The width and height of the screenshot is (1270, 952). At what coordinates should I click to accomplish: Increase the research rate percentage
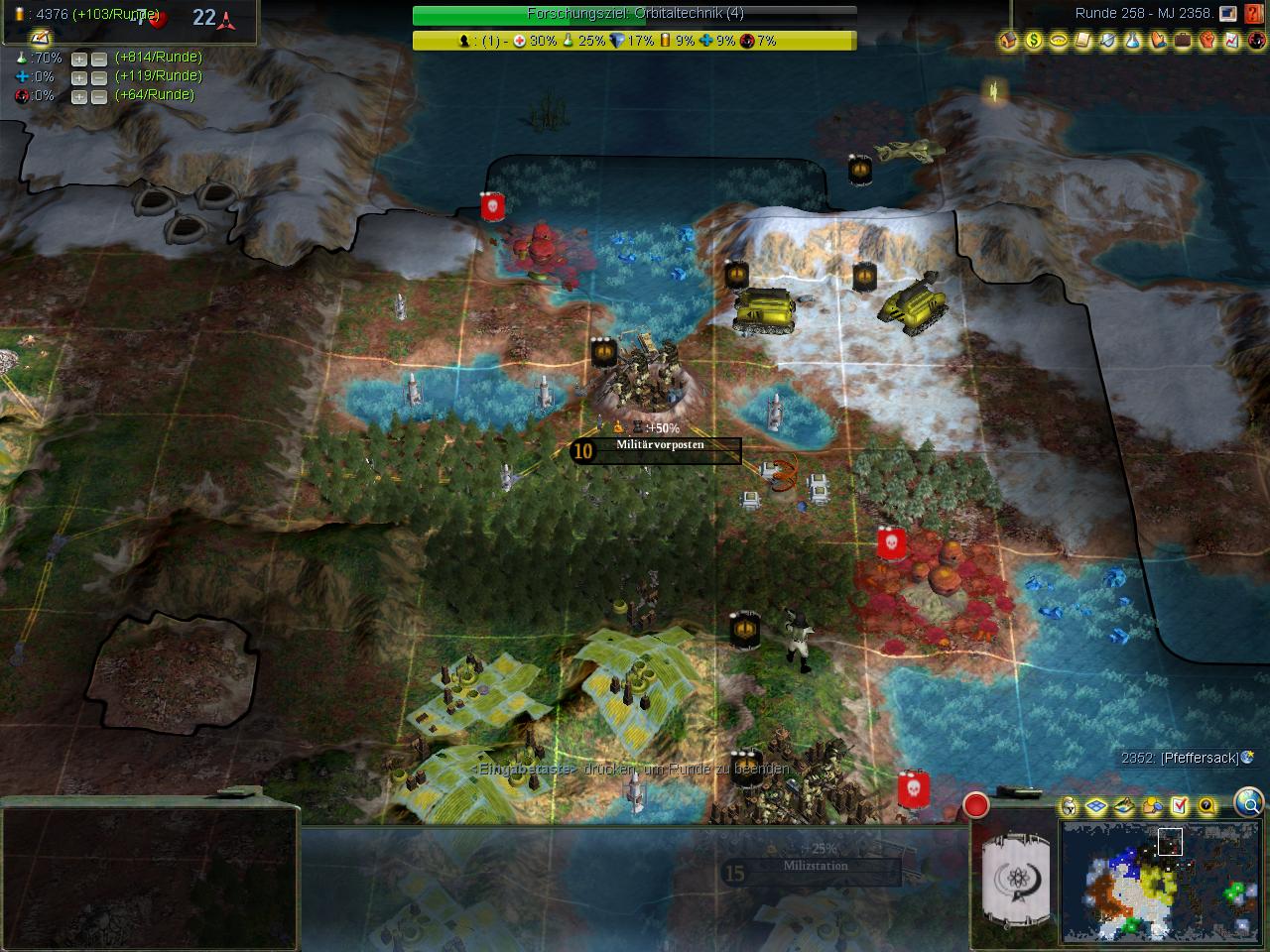pos(79,59)
